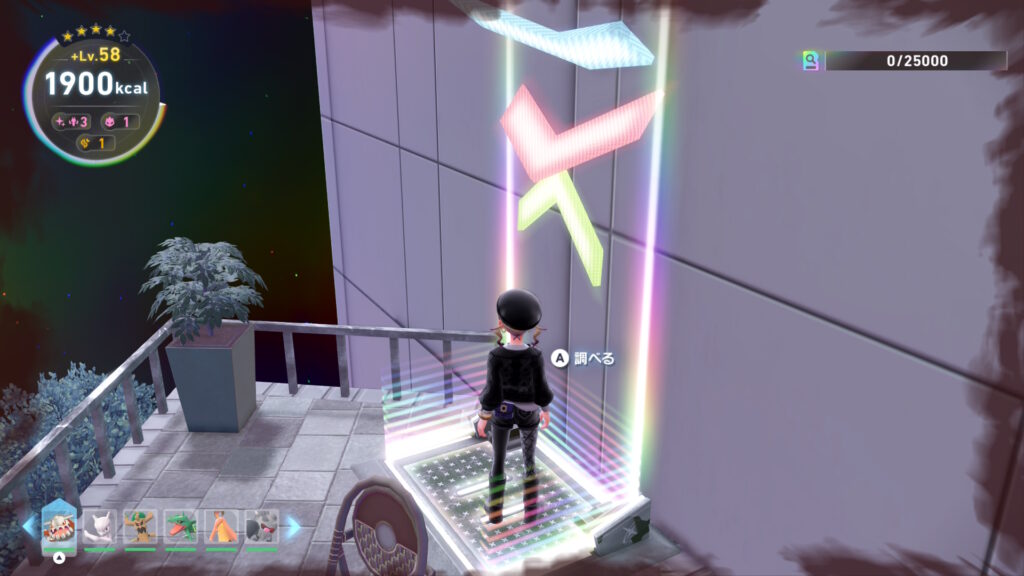
Task: Choose the Trevenant party slot
Action: (x=140, y=526)
